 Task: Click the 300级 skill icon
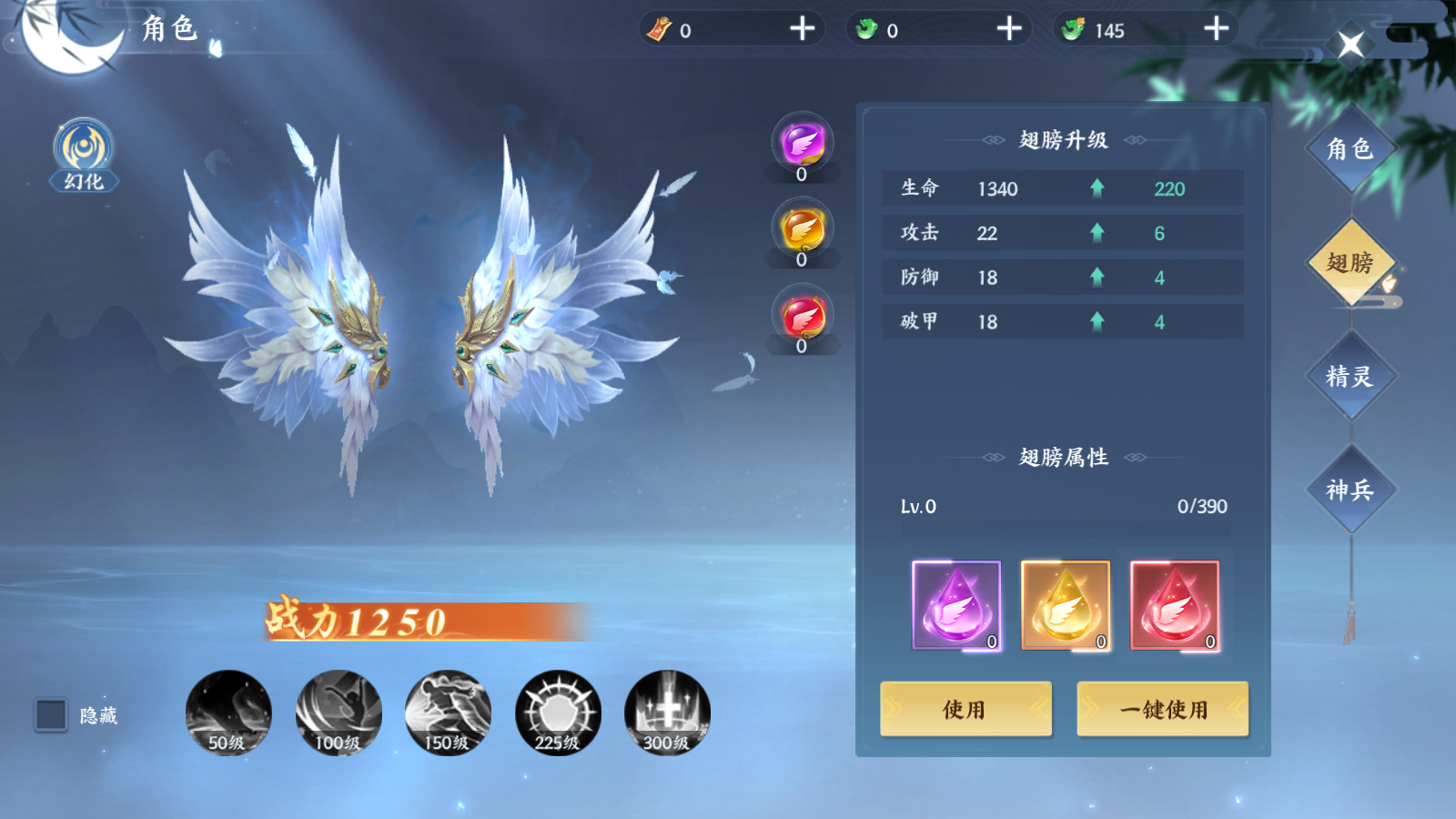point(668,713)
